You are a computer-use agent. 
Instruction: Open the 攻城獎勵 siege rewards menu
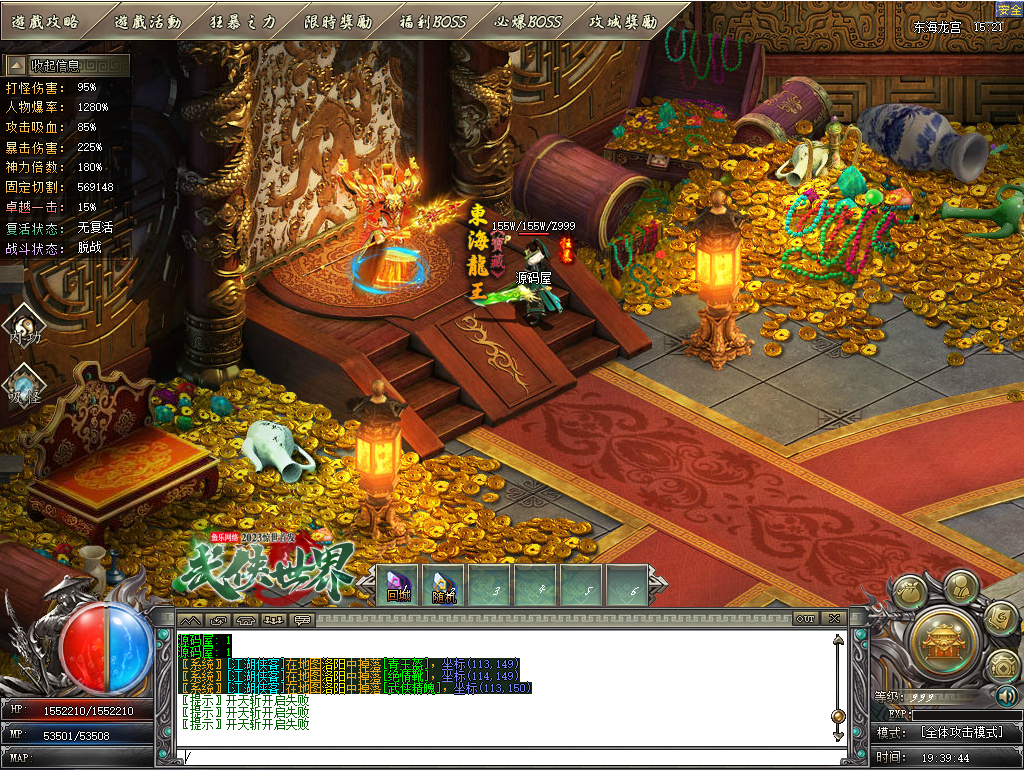623,21
